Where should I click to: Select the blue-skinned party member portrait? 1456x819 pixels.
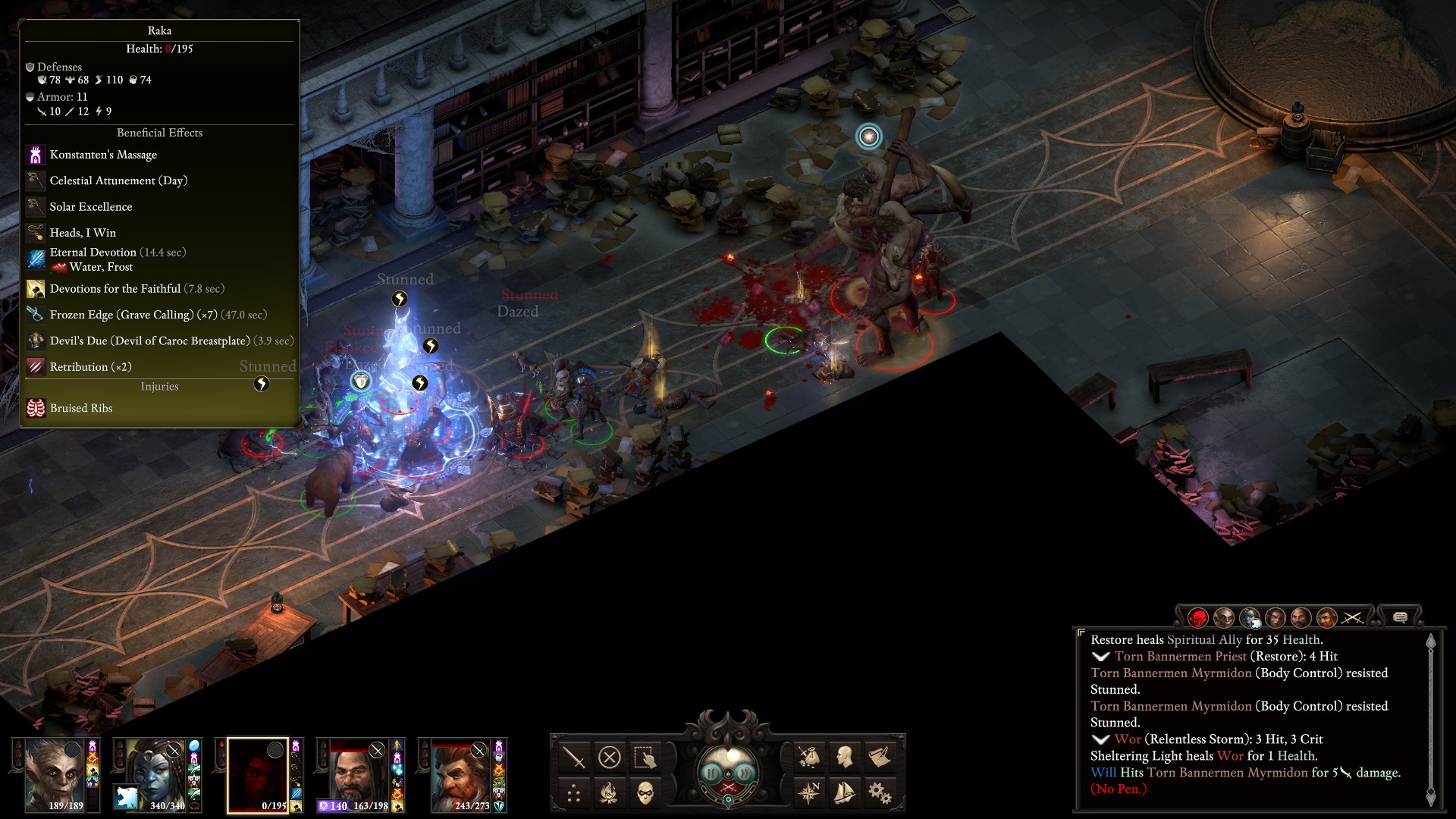[x=156, y=773]
